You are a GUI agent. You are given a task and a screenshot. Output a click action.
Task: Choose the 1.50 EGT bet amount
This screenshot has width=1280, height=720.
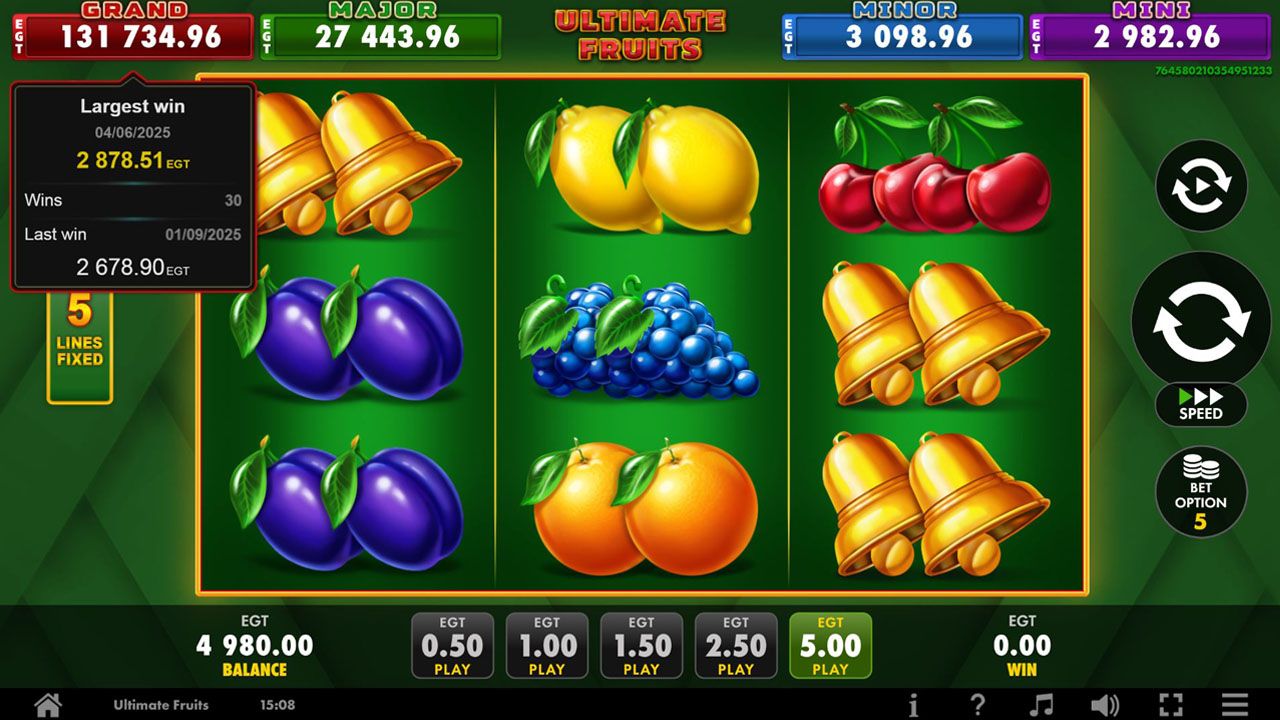(642, 644)
